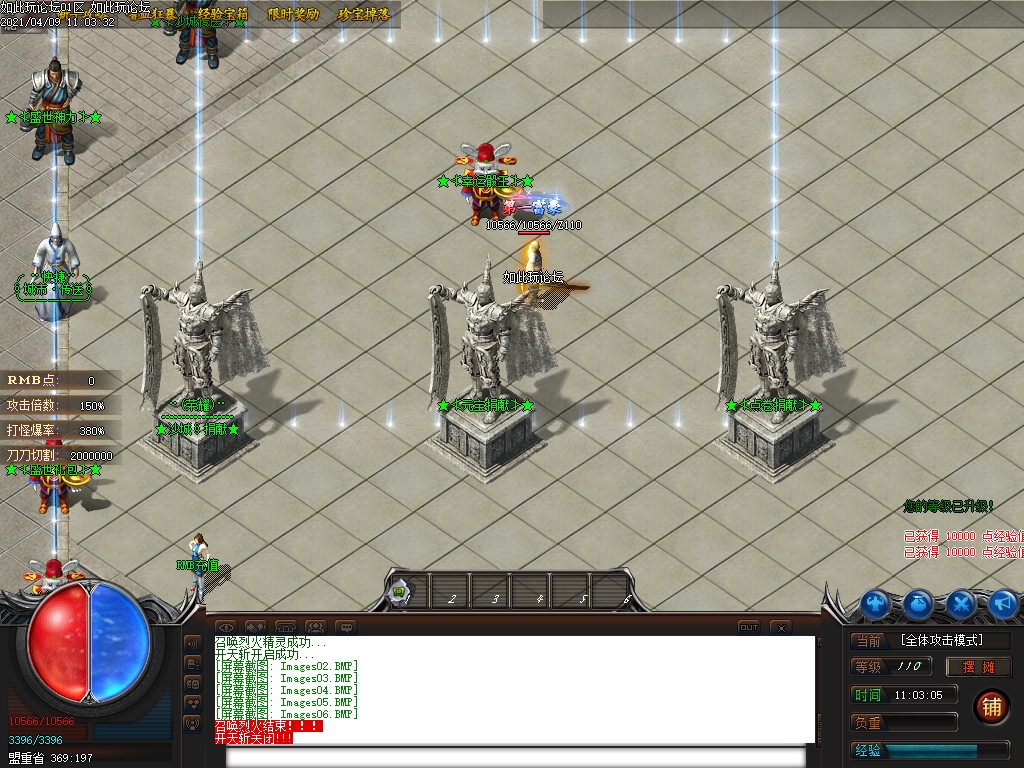
Task: Click the chat text input field
Action: 520,756
